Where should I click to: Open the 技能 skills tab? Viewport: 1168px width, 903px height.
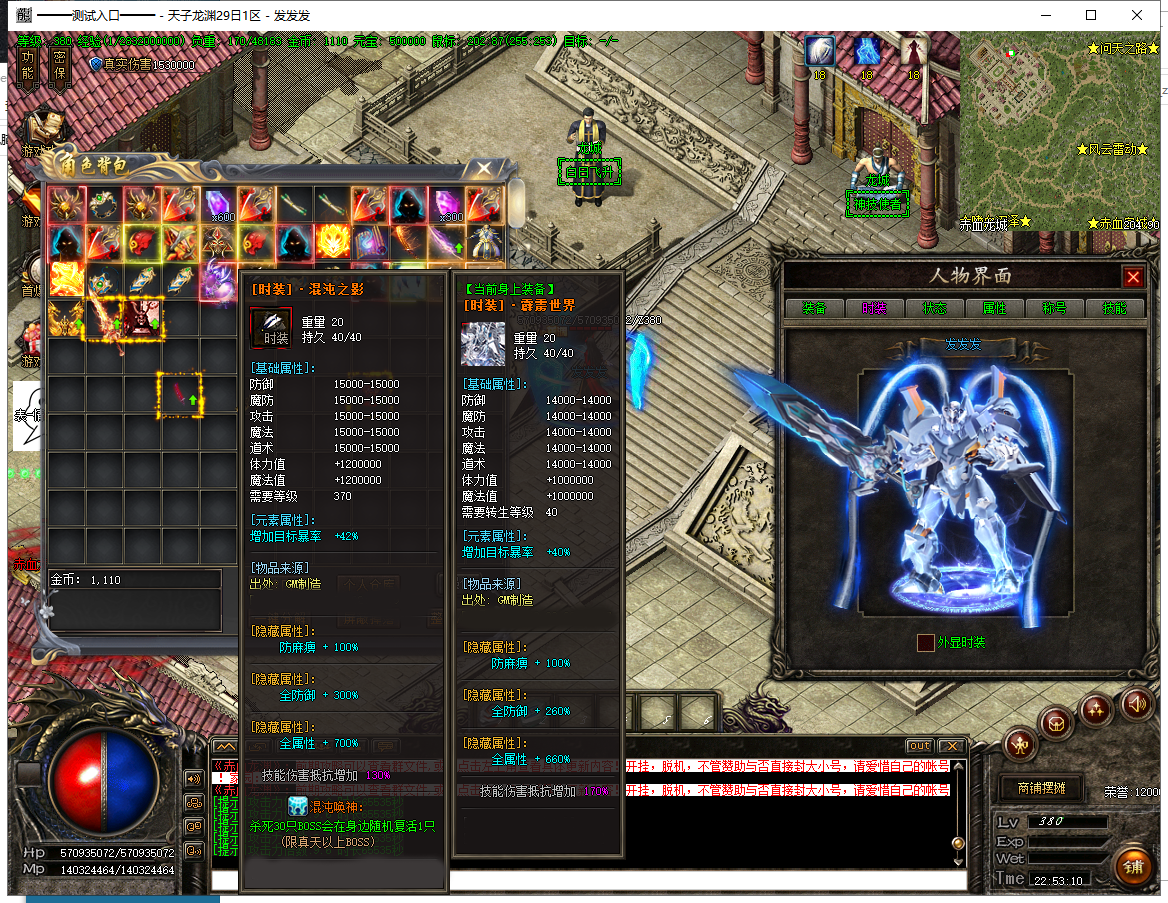1114,308
